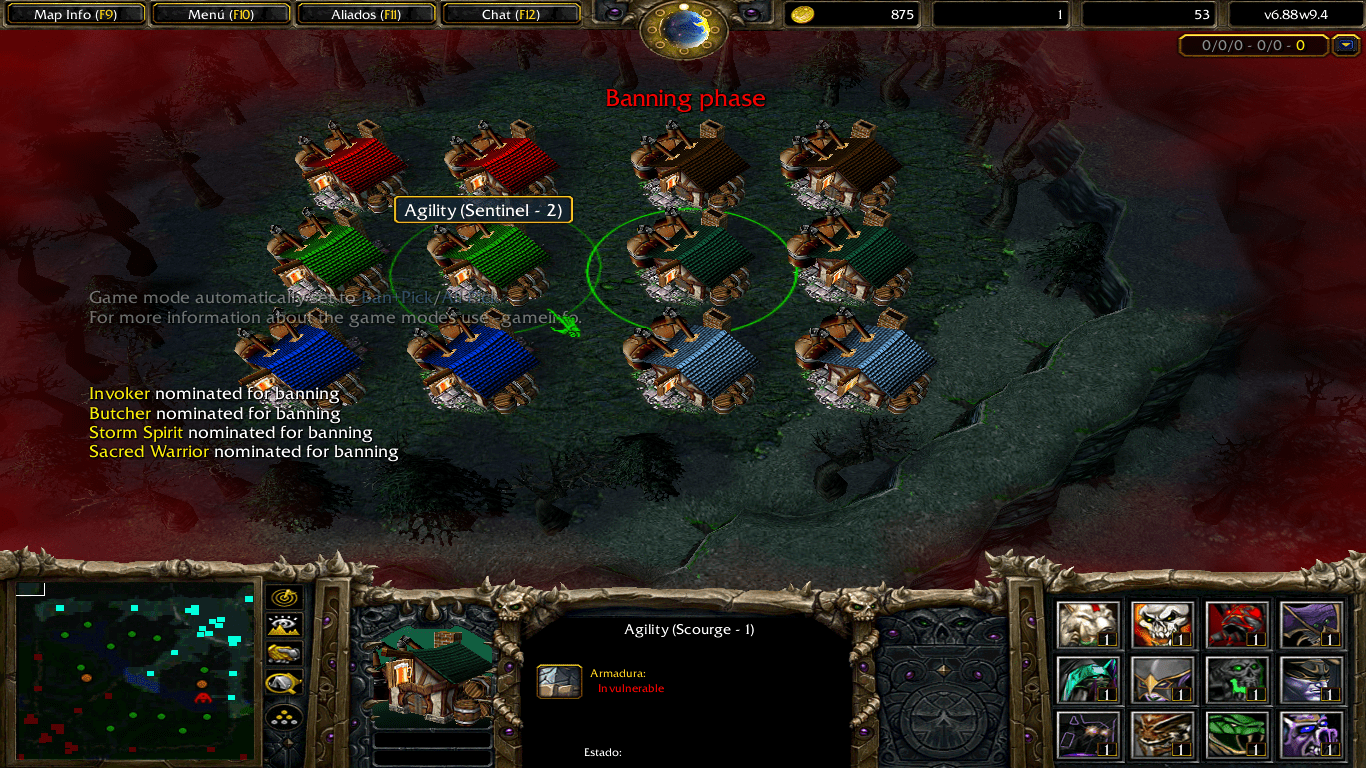Select the Agility (Sentinel - 2) tavern
Image resolution: width=1366 pixels, height=768 pixels.
click(x=488, y=262)
